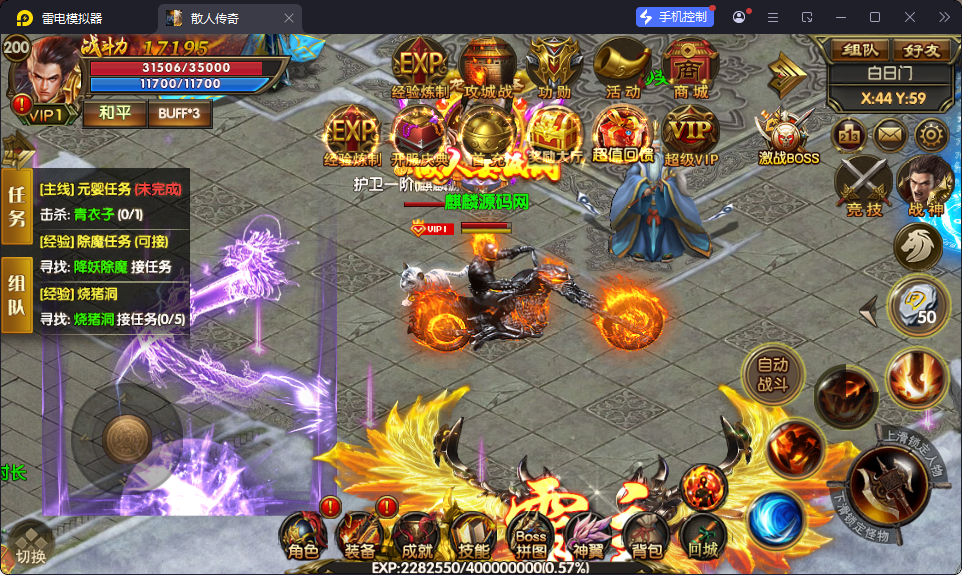Open the 技能 skills panel
This screenshot has width=962, height=575.
tap(473, 537)
